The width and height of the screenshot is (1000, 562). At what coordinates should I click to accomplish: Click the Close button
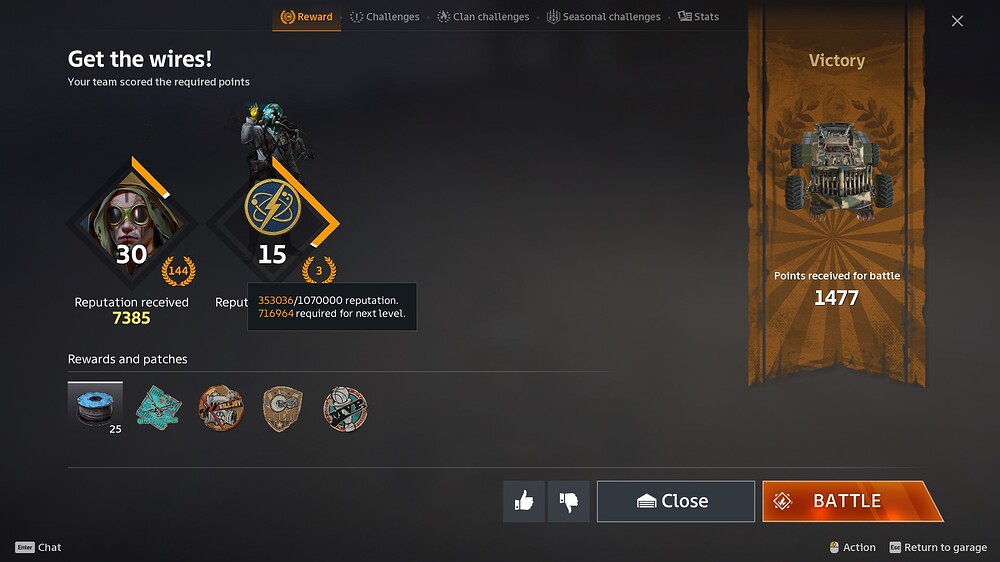pos(675,501)
